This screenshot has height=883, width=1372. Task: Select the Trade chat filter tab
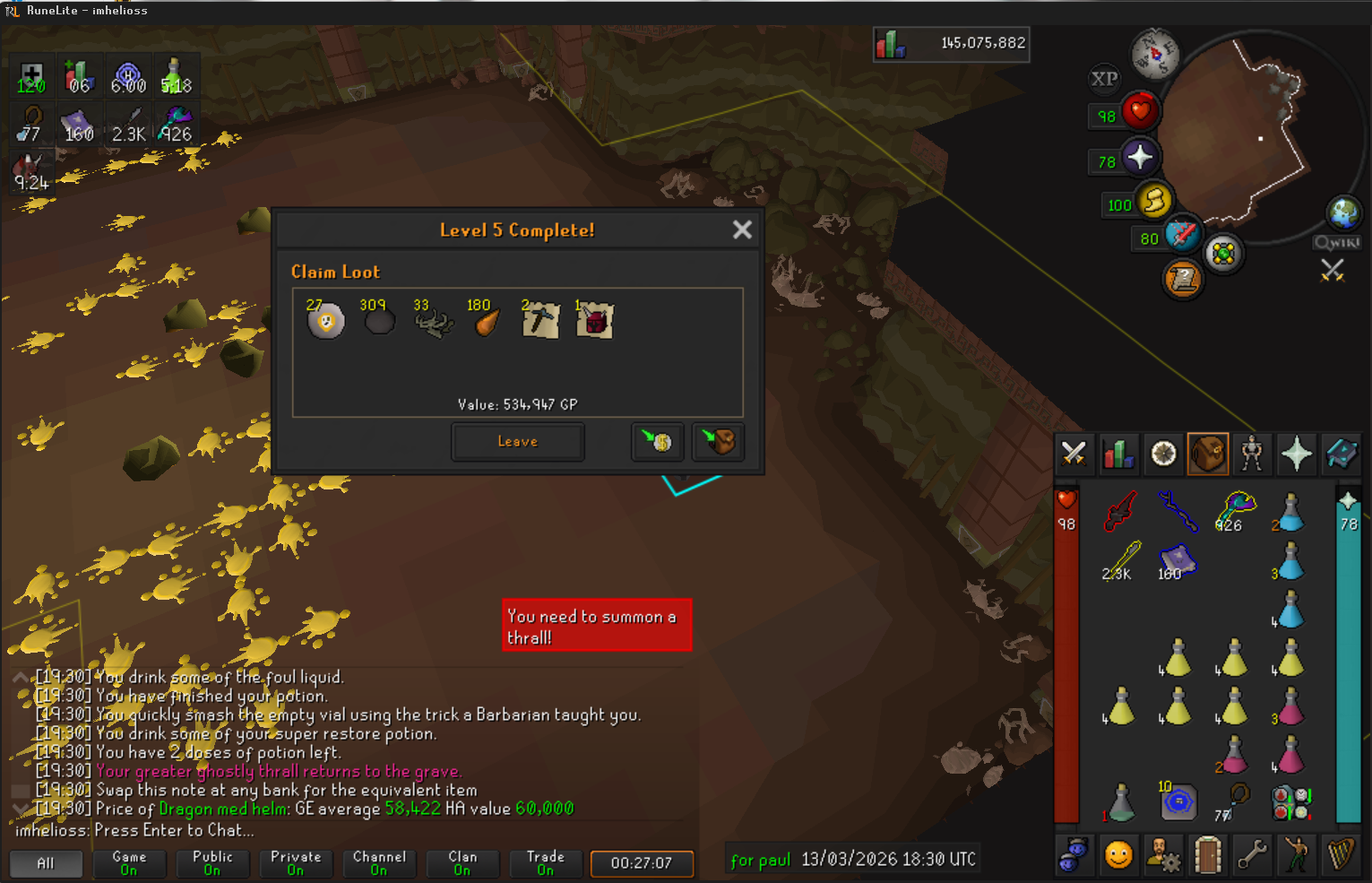coord(545,863)
